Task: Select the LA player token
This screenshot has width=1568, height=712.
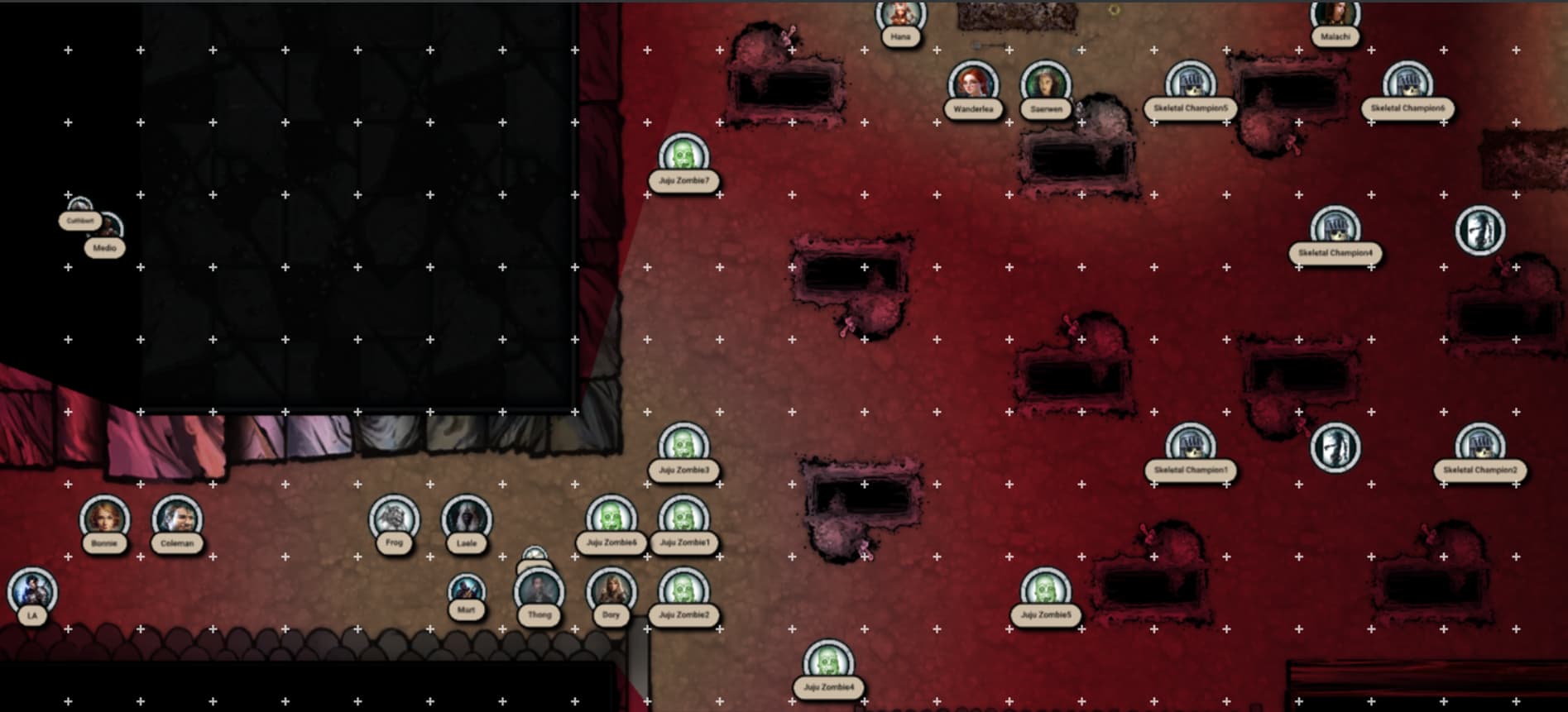Action: (x=32, y=591)
